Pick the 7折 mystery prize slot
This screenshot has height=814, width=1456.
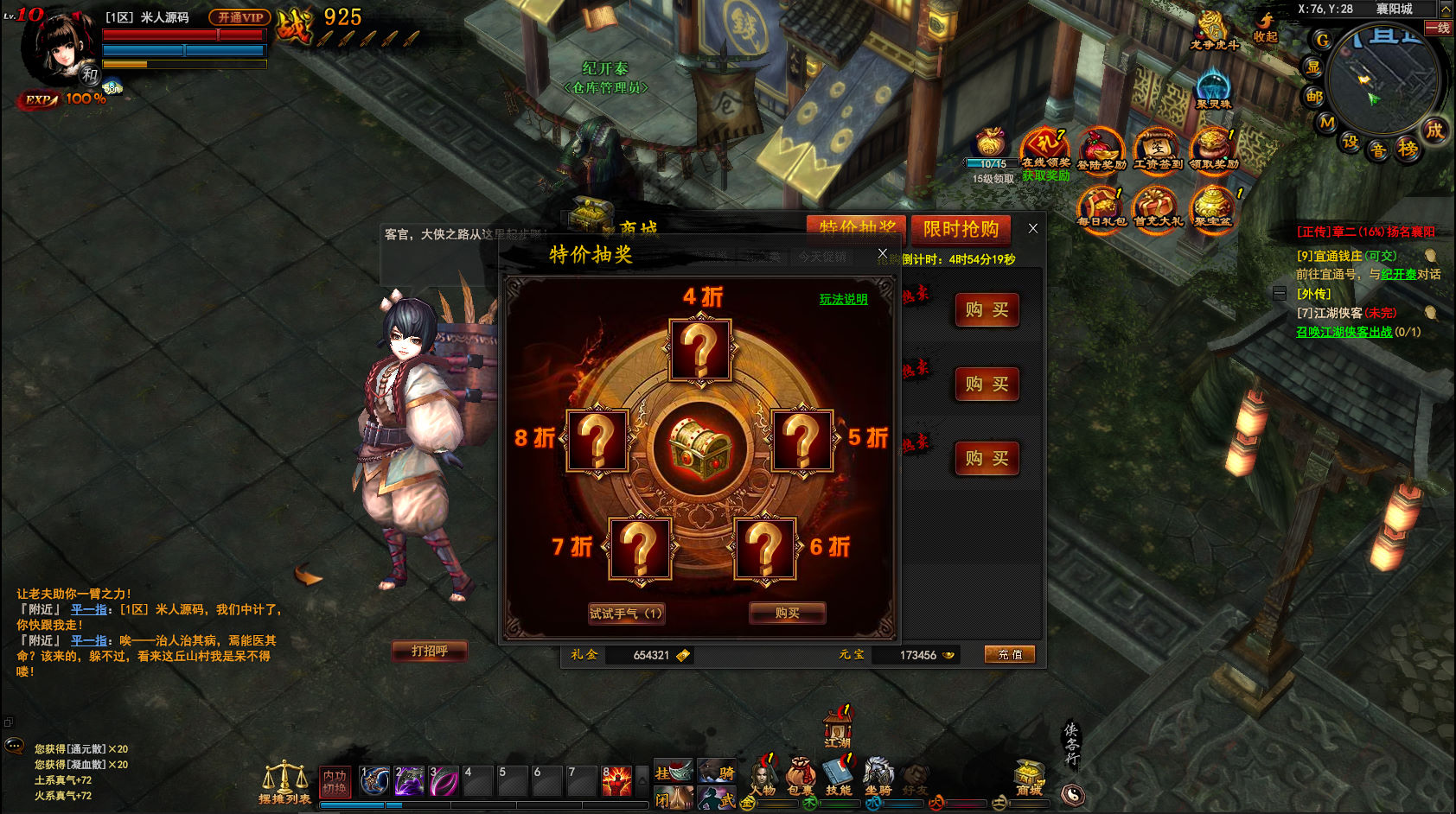click(x=640, y=548)
